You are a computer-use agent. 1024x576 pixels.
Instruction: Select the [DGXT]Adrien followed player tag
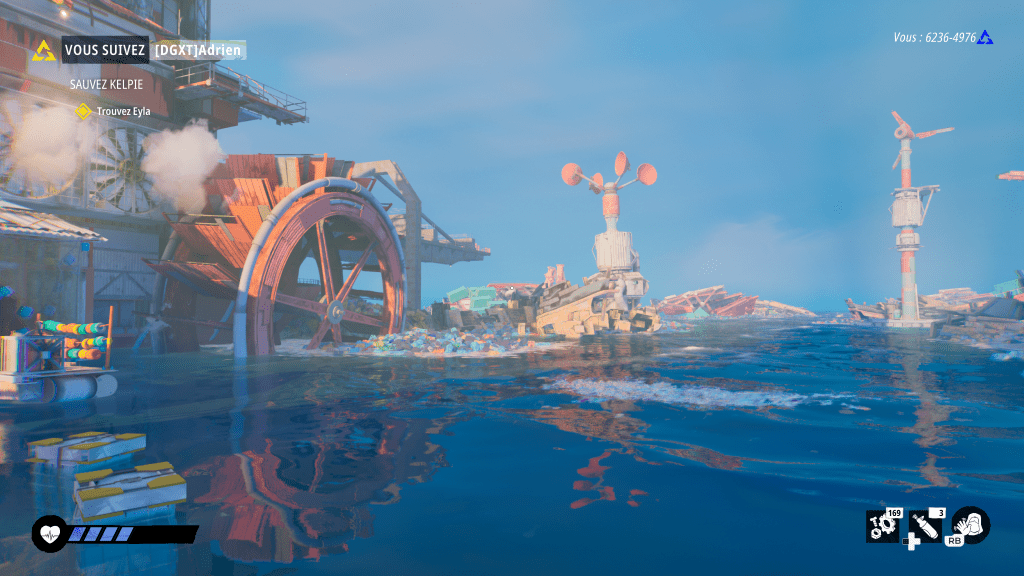(199, 50)
